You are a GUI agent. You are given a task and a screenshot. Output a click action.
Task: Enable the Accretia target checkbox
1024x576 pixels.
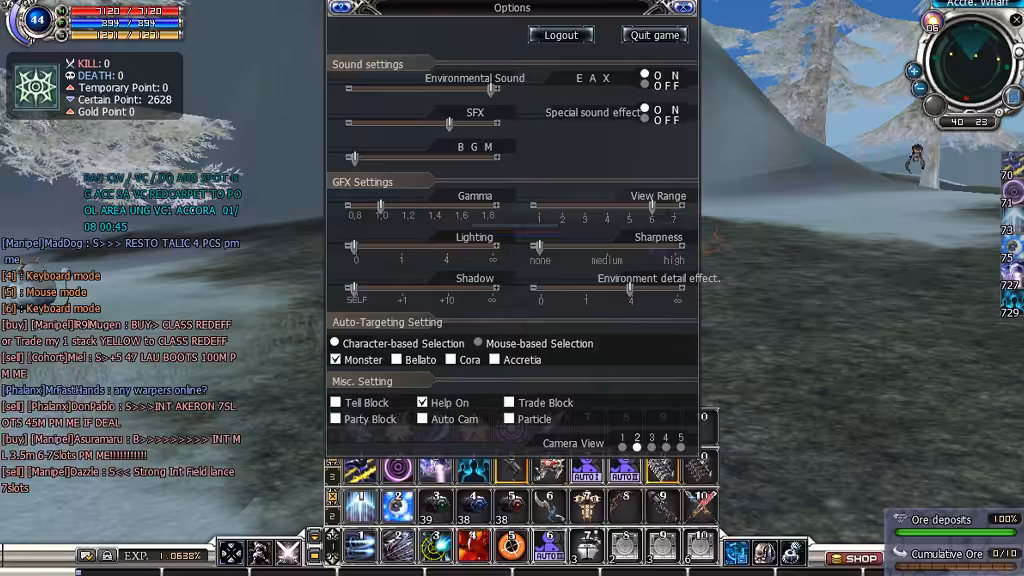tap(494, 359)
